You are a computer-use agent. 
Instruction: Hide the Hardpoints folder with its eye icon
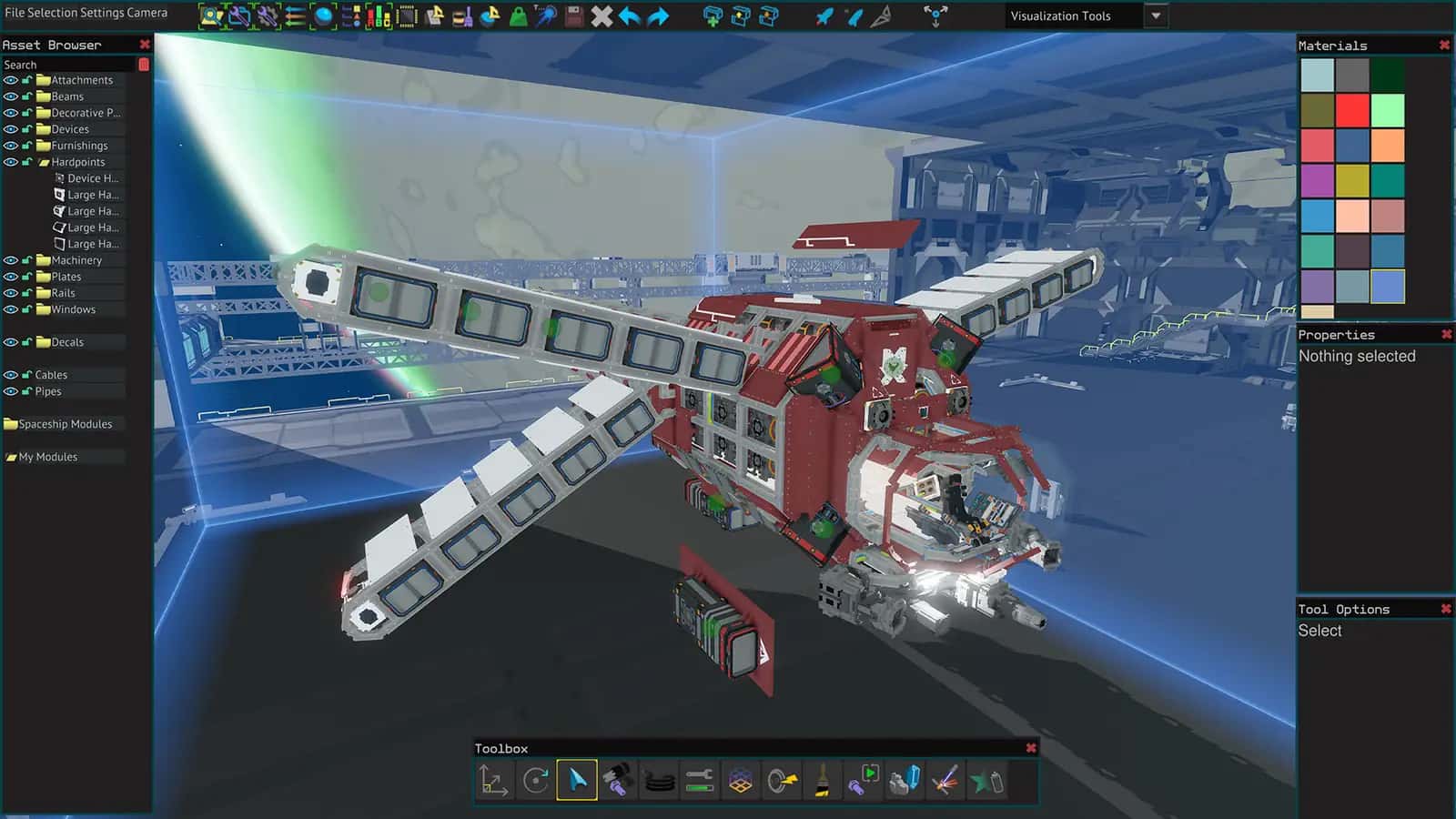(x=11, y=162)
